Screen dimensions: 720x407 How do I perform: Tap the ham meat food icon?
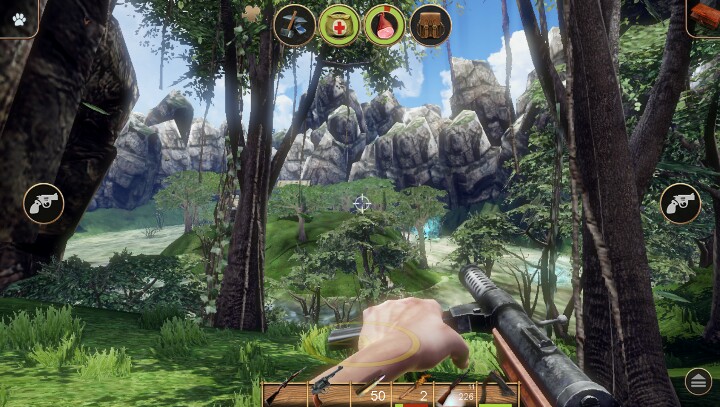coord(385,25)
